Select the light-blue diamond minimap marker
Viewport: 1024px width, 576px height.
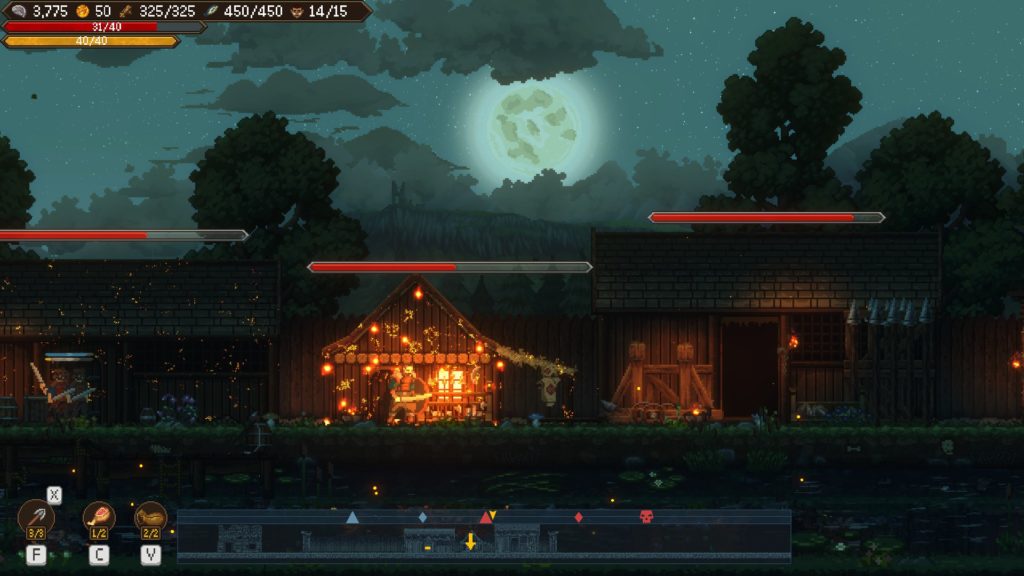click(x=423, y=517)
